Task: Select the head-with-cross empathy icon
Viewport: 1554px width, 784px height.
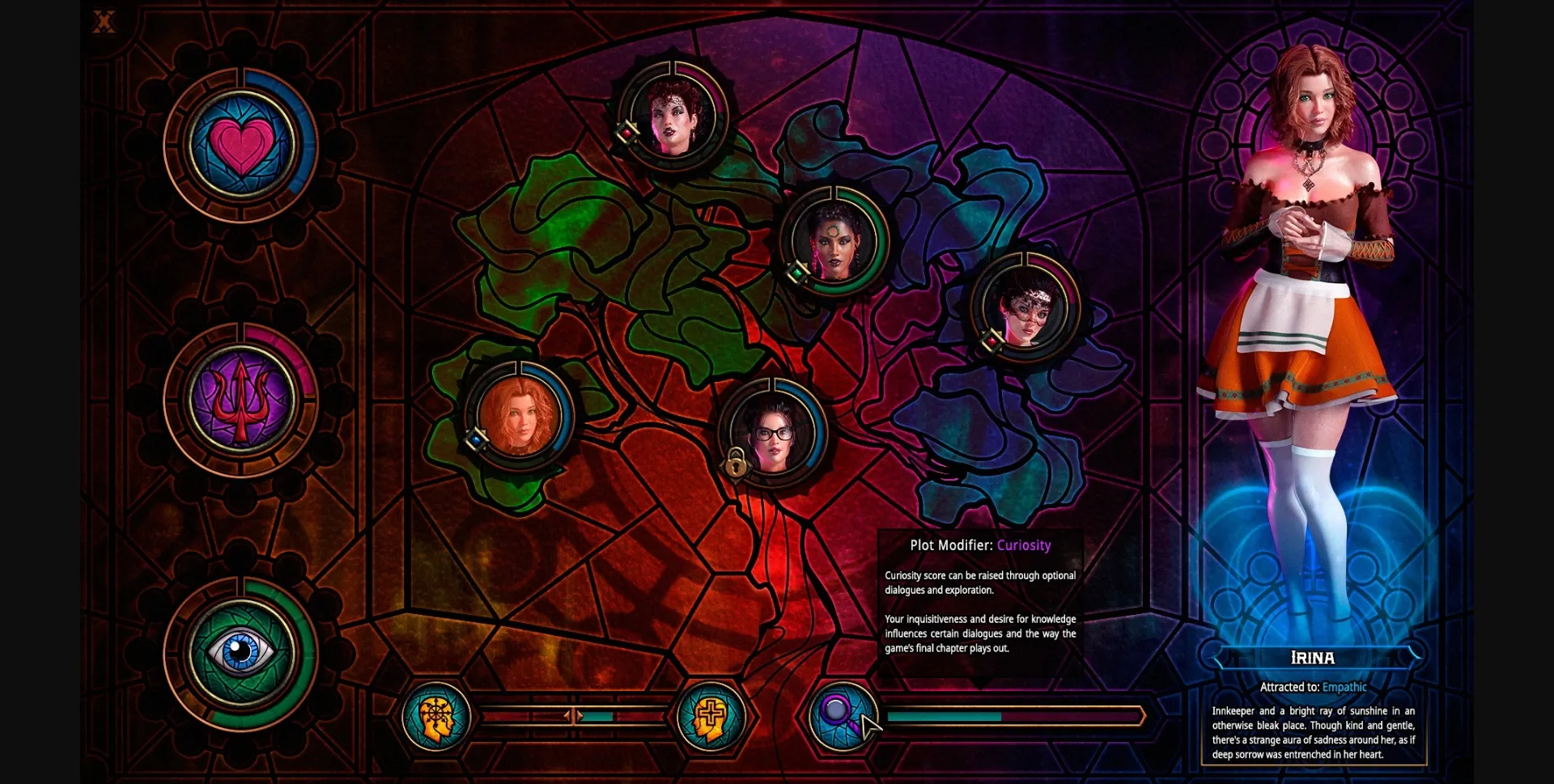Action: (711, 715)
